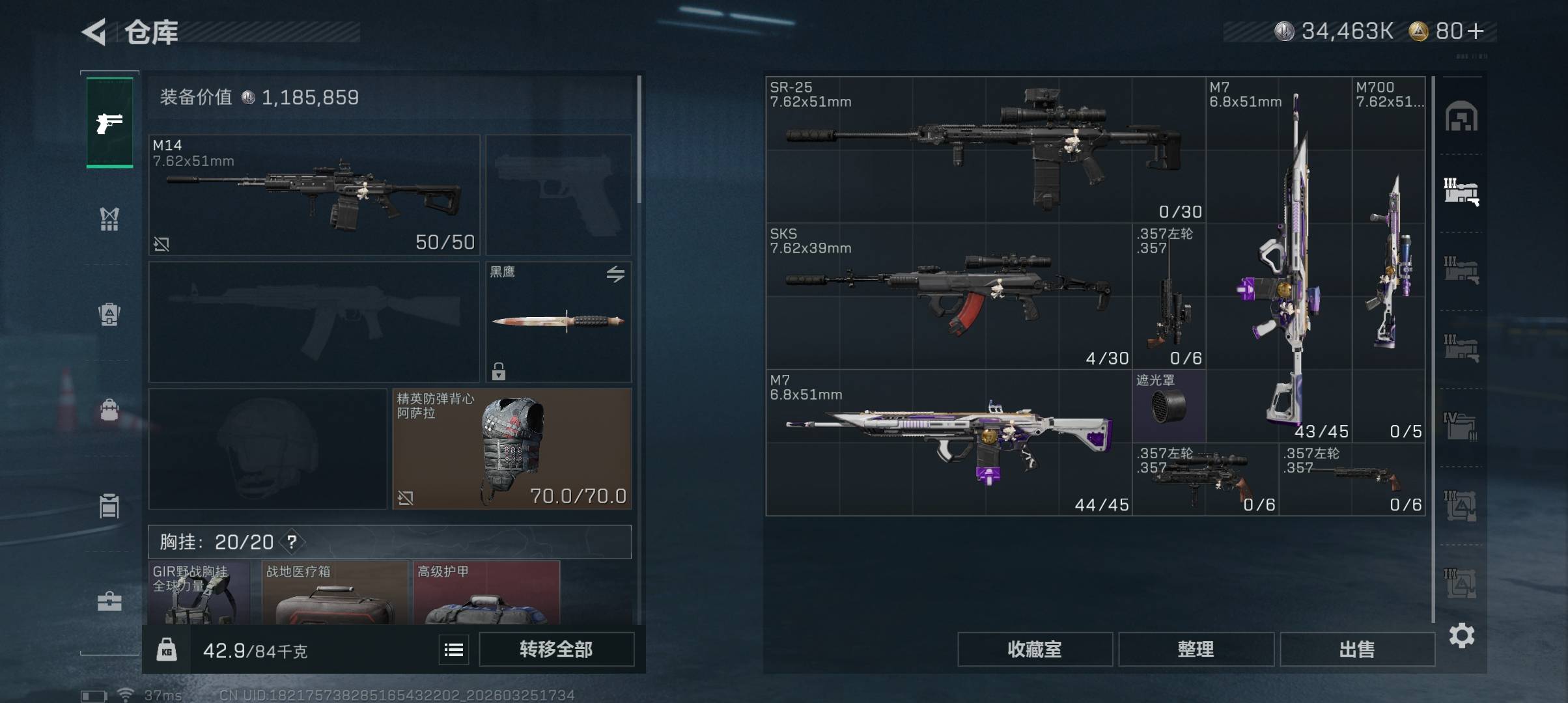Select the M700 sniper rifle
The height and width of the screenshot is (703, 1568).
1388,259
